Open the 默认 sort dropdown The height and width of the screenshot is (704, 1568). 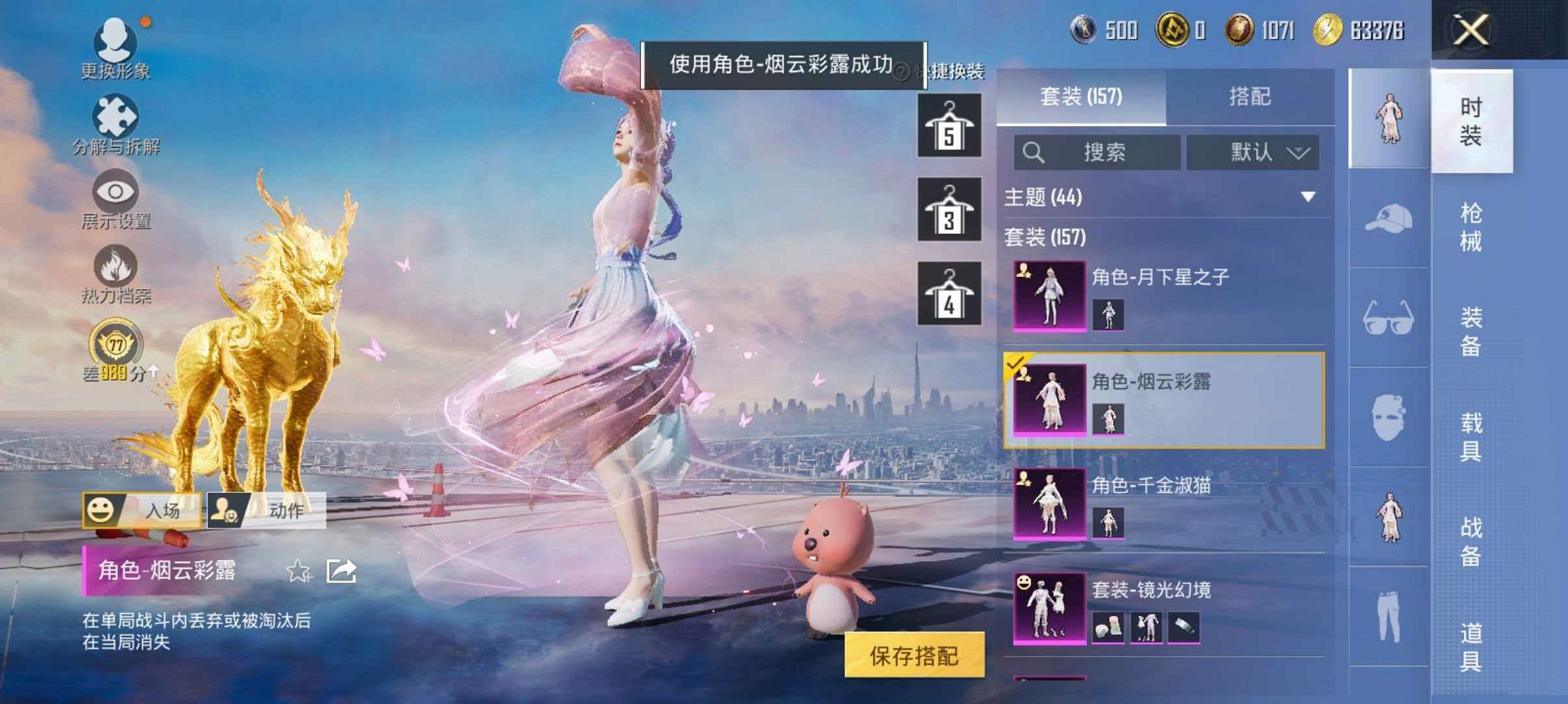[x=1252, y=151]
